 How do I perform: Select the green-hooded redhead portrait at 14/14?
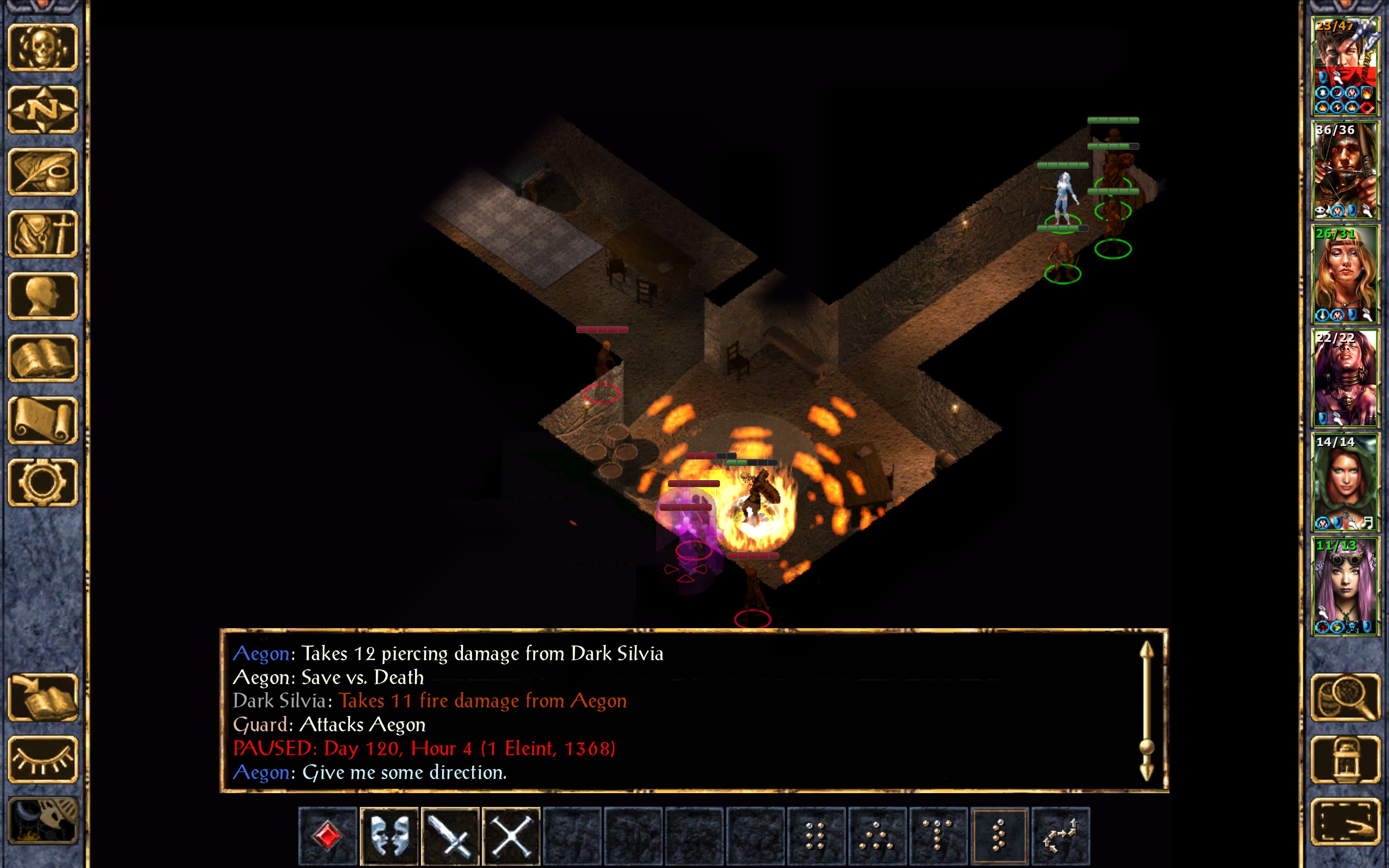pos(1345,482)
